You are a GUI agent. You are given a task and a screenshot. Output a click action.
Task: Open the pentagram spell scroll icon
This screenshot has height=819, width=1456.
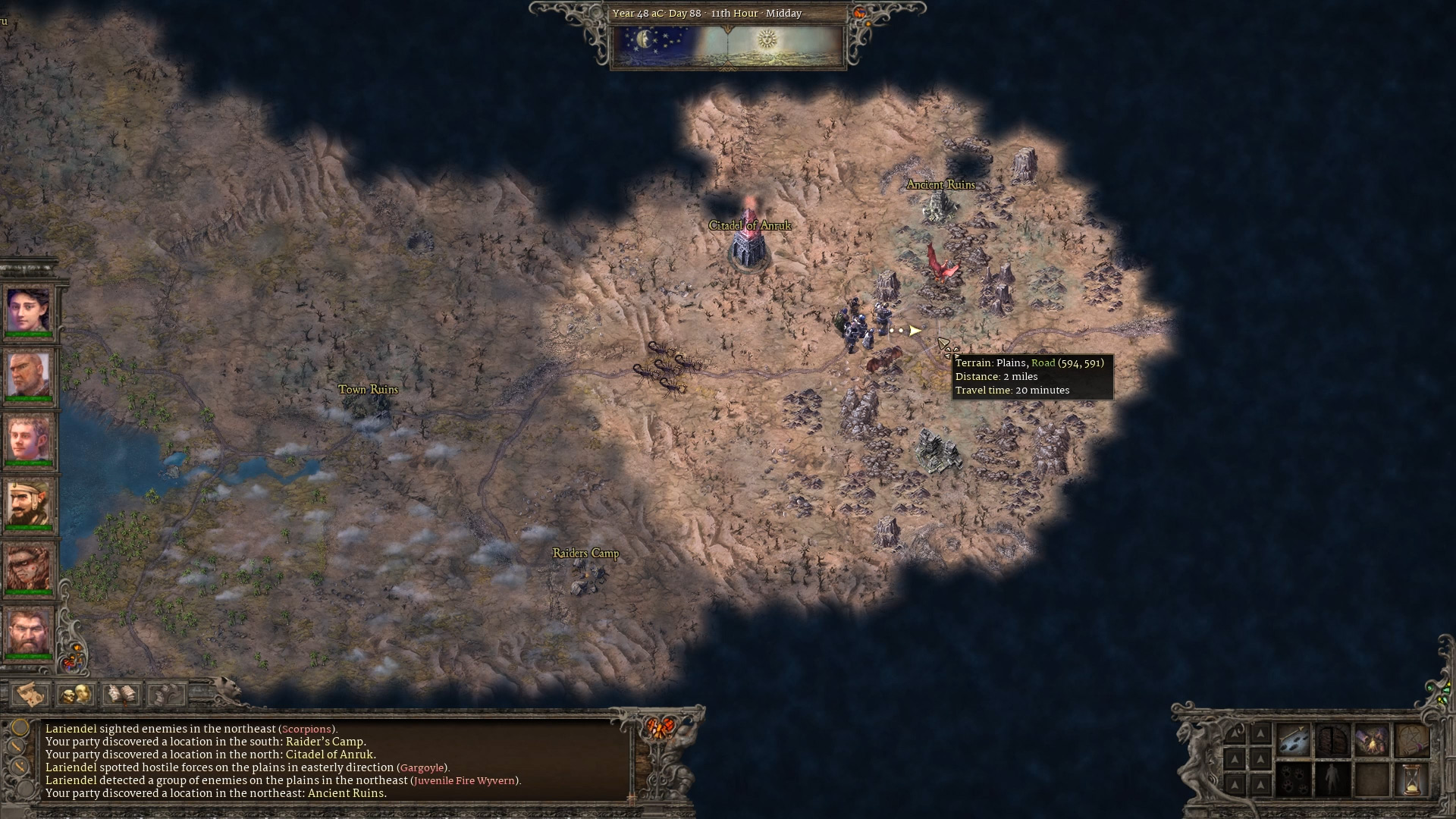1411,740
